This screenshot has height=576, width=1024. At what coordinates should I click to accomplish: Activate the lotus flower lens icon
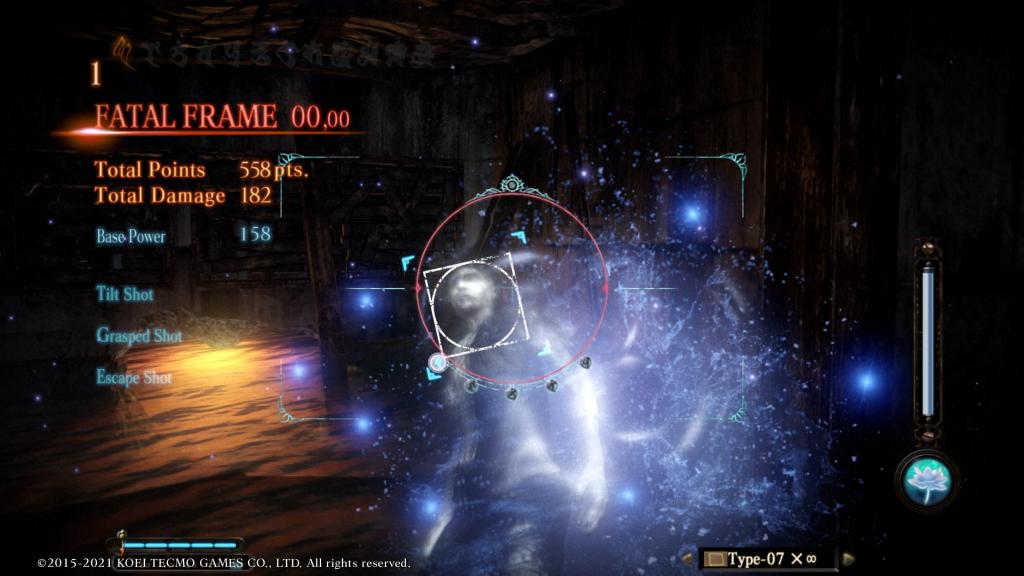(x=927, y=479)
